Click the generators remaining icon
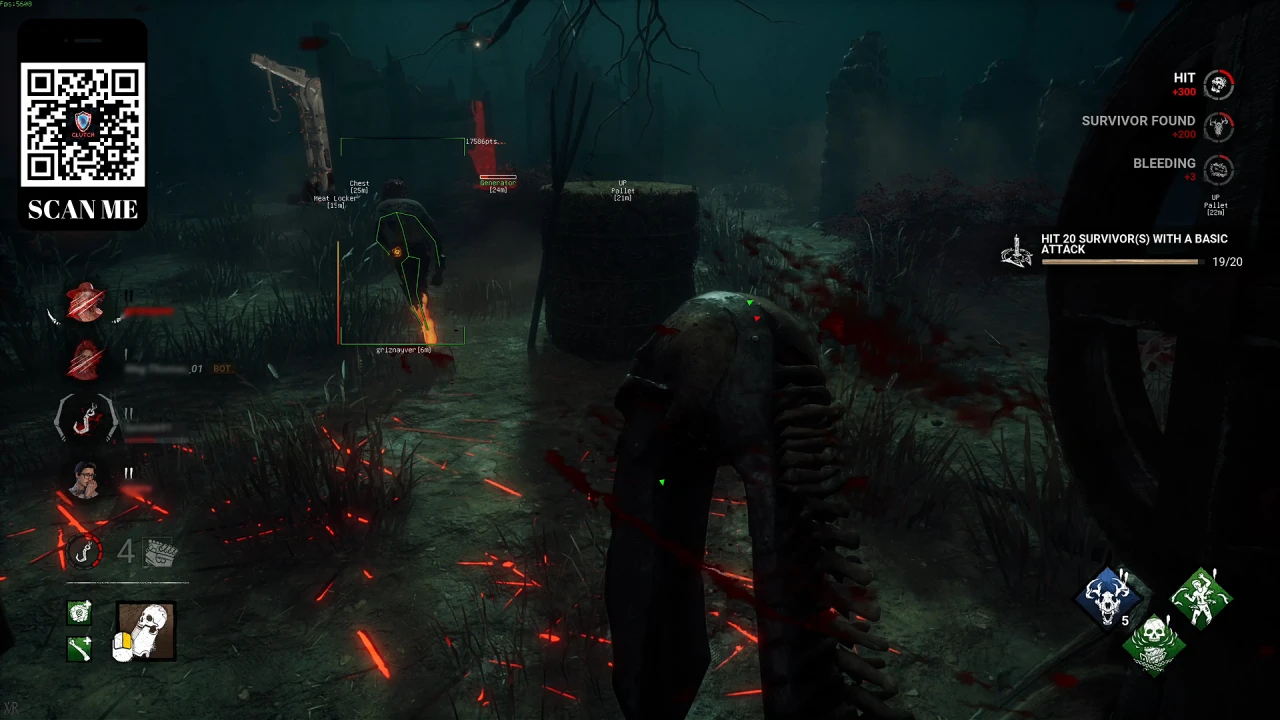 point(160,552)
